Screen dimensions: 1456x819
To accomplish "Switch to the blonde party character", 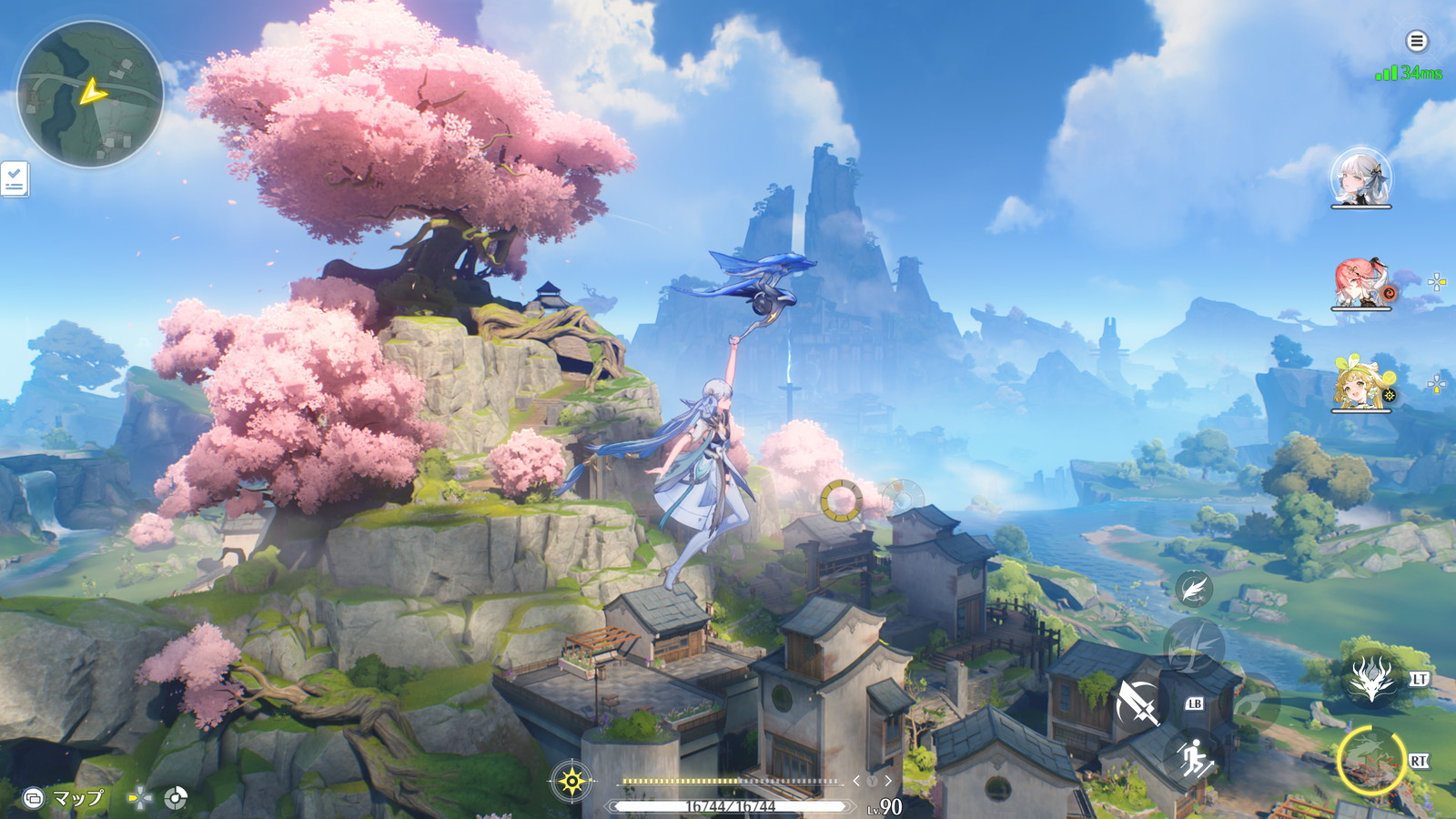I will tap(1361, 384).
